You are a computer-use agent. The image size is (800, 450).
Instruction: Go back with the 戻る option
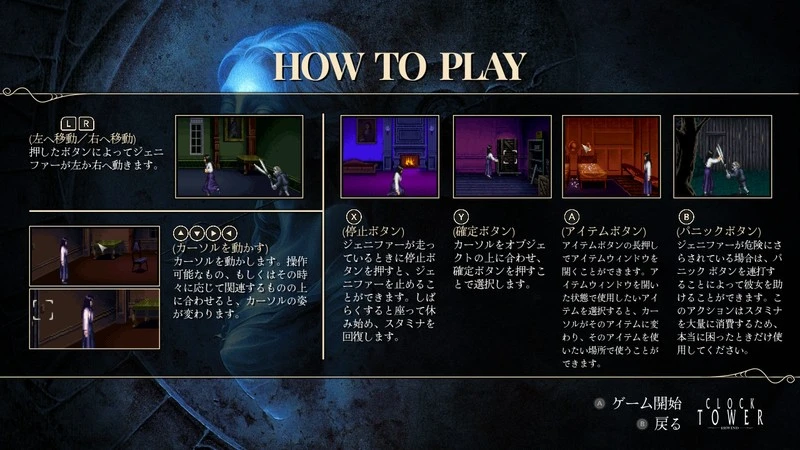point(666,423)
